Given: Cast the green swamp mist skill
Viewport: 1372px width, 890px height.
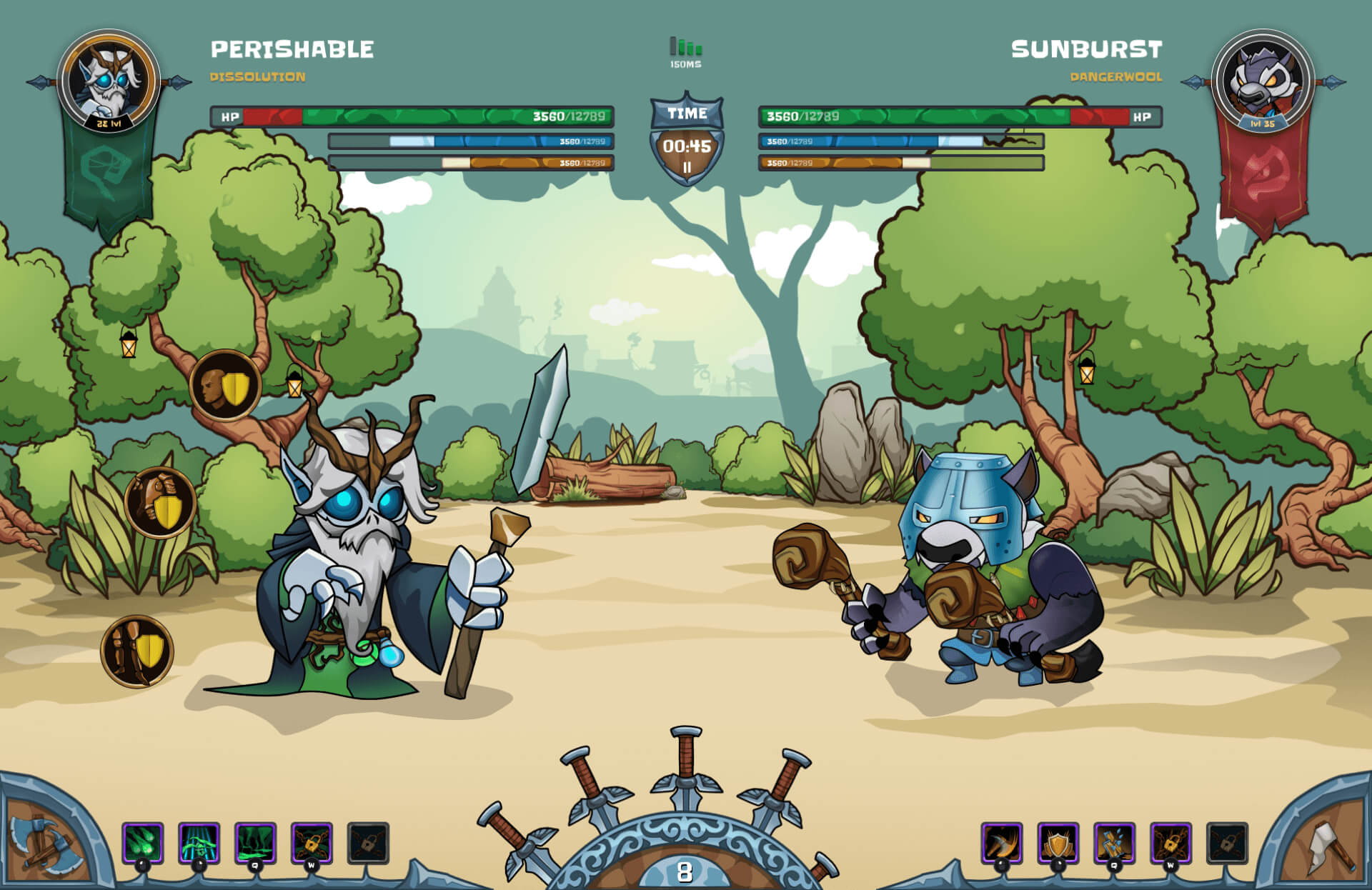Looking at the screenshot, I should 255,843.
